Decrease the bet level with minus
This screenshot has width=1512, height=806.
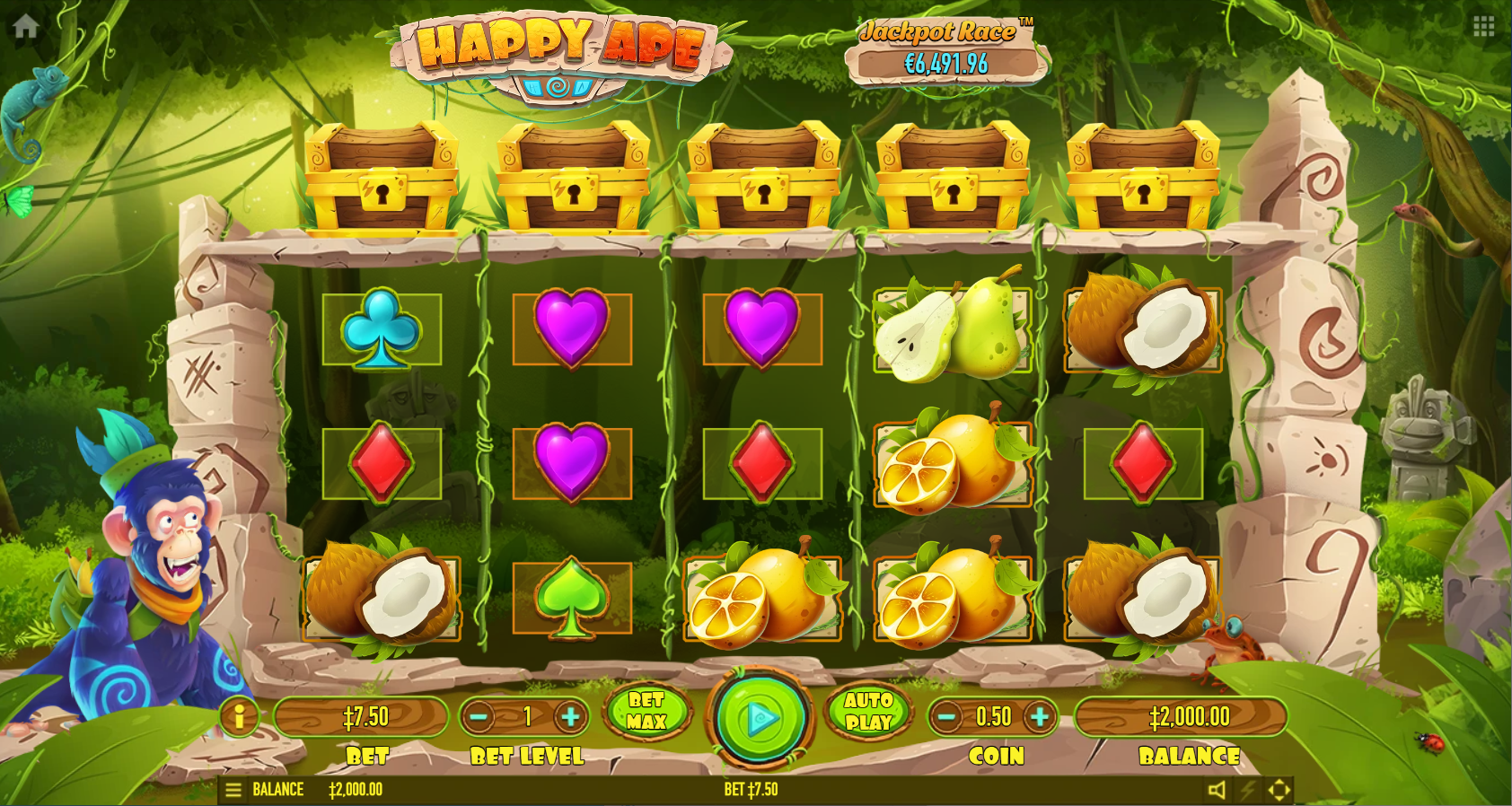tap(479, 716)
